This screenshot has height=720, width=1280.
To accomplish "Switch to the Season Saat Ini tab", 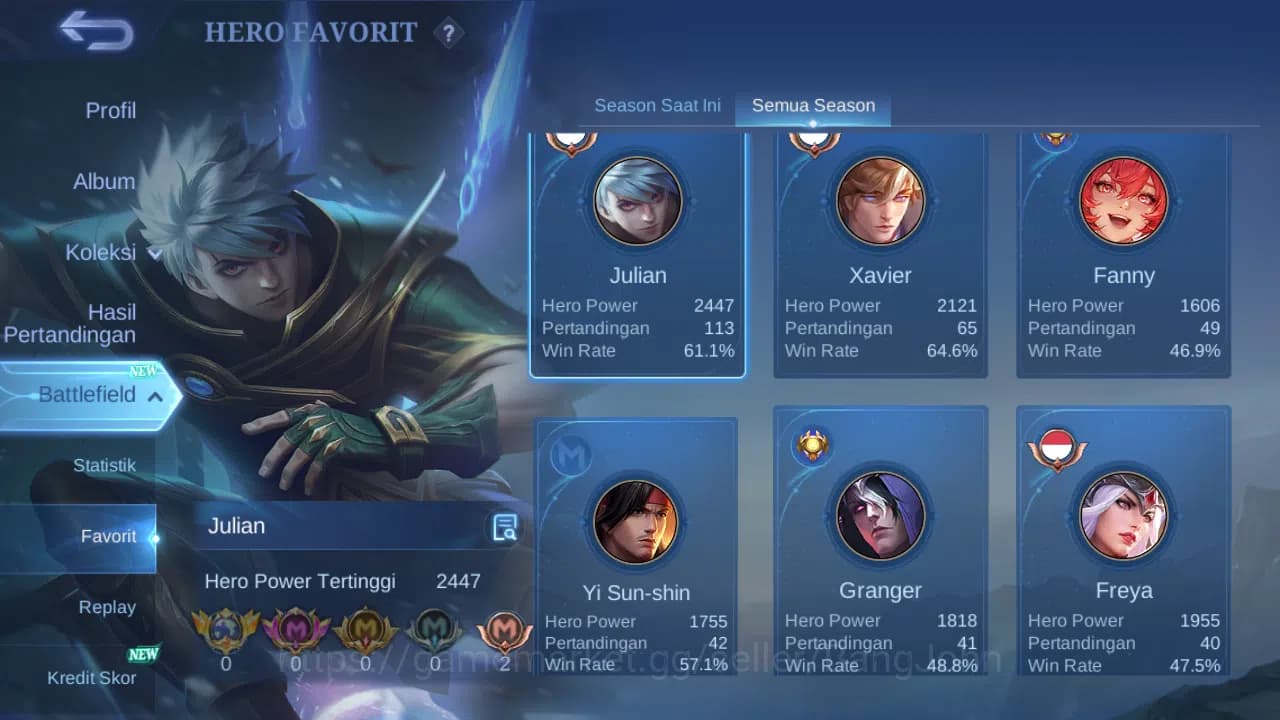I will 657,104.
